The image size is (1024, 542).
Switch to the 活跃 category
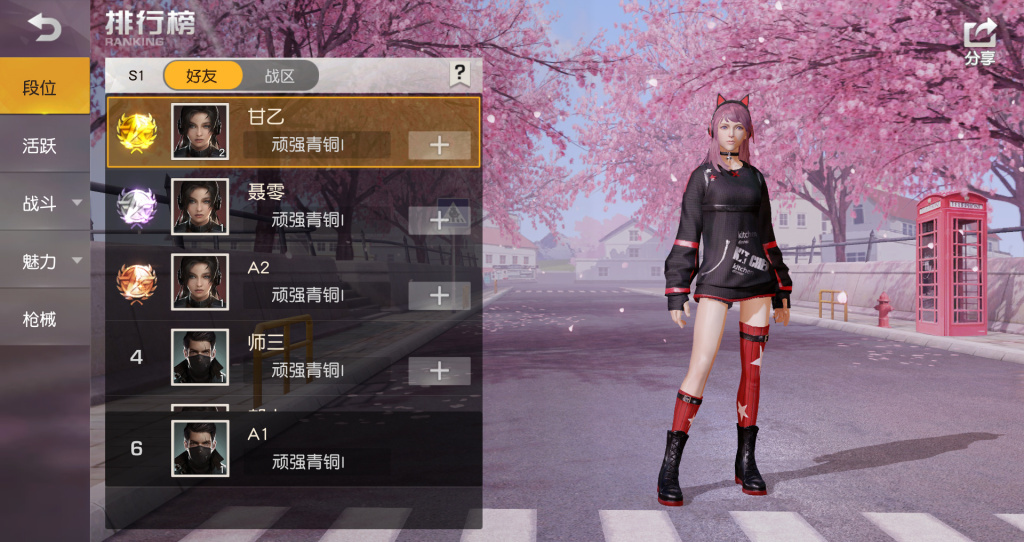(40, 146)
